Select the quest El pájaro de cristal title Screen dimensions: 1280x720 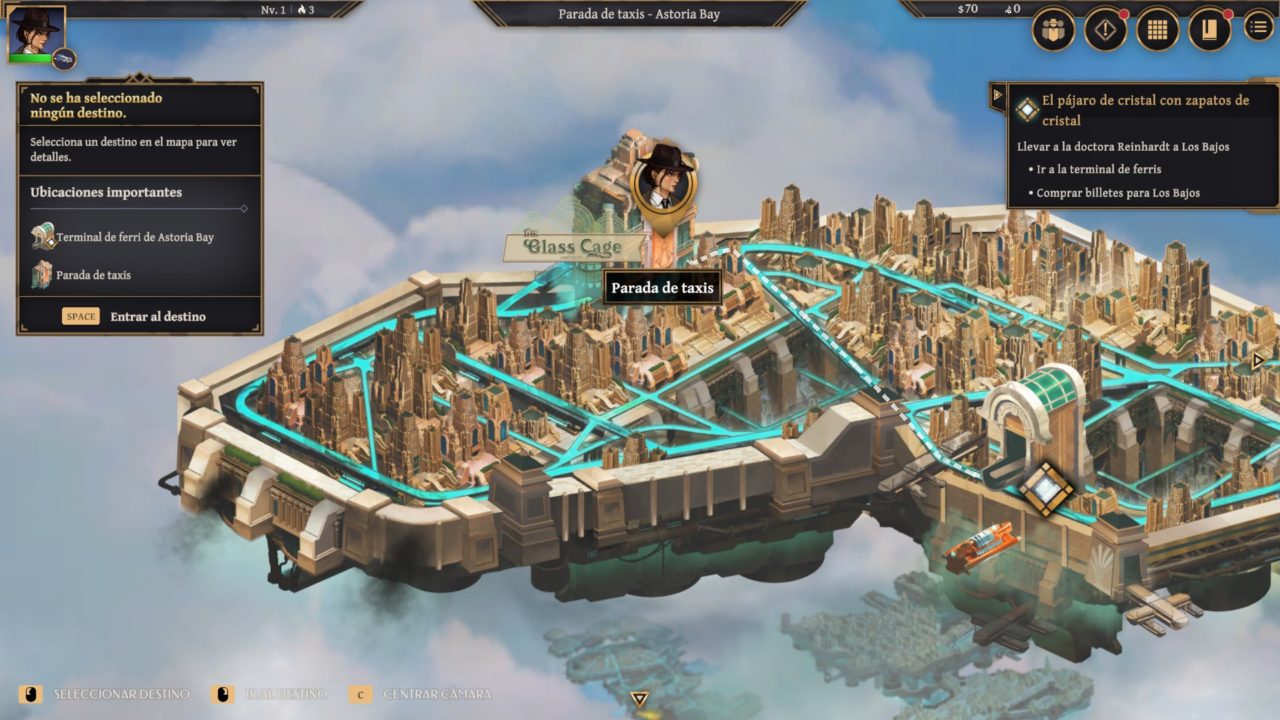[x=1145, y=109]
